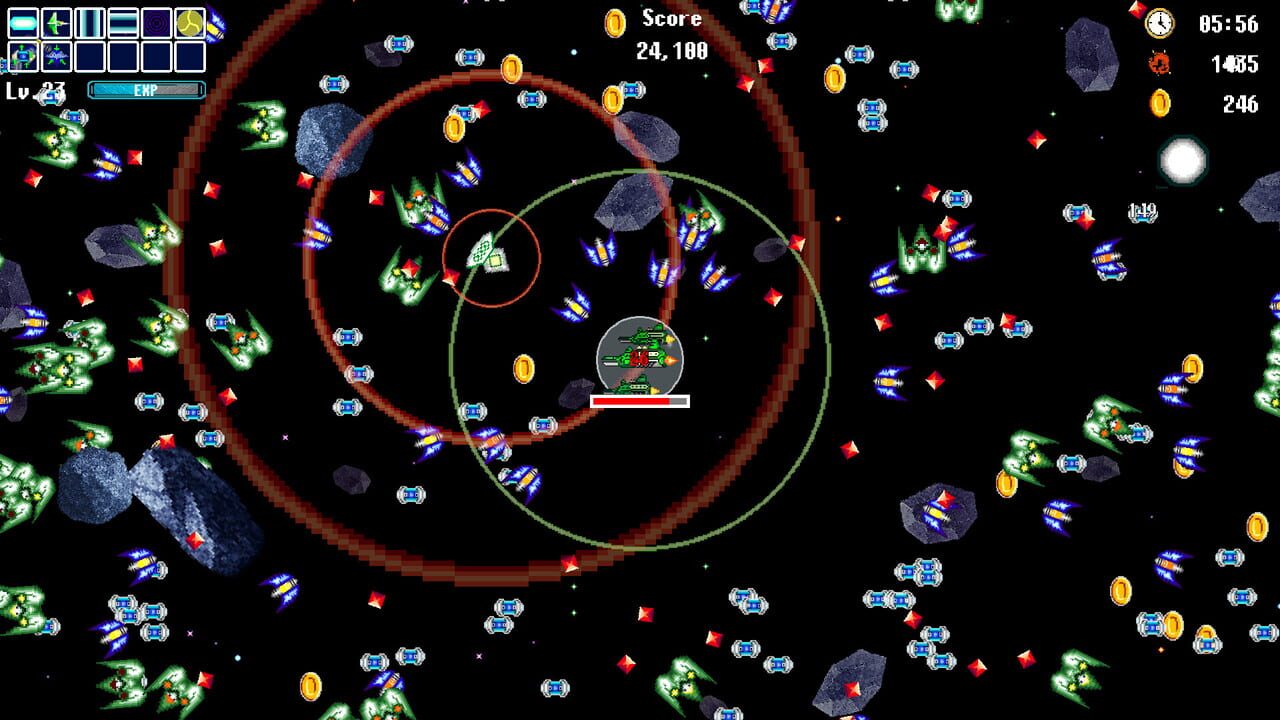Click the purple ripple weapon slot icon
The width and height of the screenshot is (1280, 720).
[155, 22]
